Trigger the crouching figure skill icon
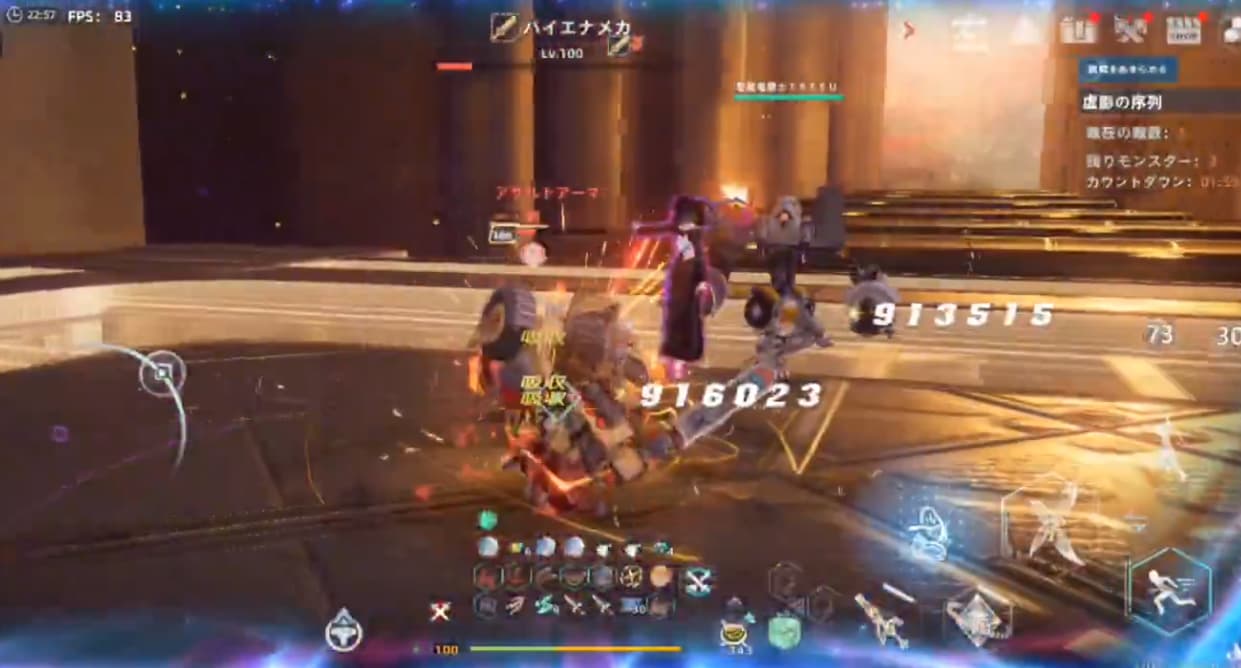Screen dimensions: 1241x668 click(x=925, y=530)
